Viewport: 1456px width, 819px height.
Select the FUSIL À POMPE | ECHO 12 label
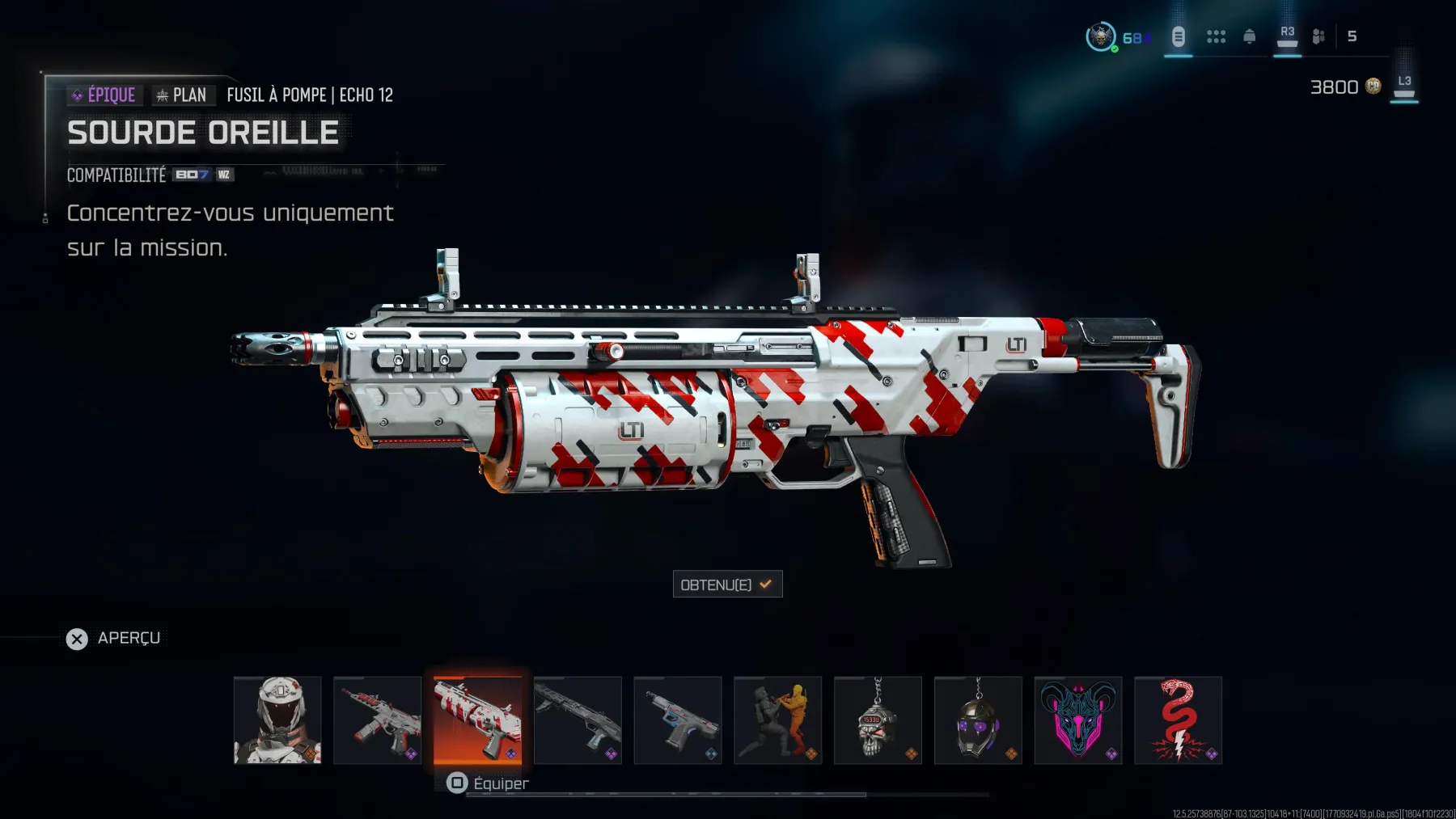310,95
